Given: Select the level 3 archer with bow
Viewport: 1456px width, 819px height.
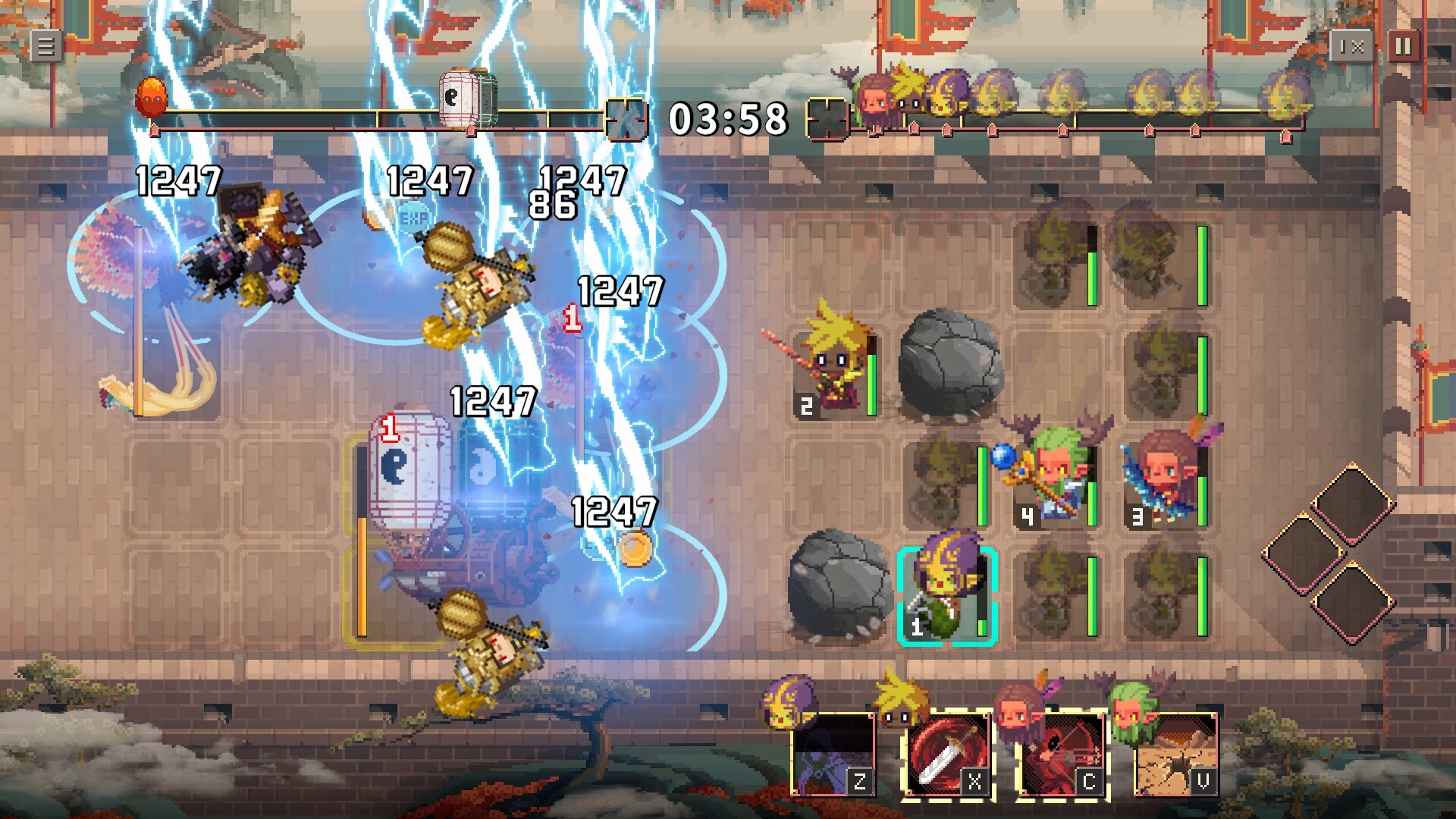Looking at the screenshot, I should point(1161,474).
